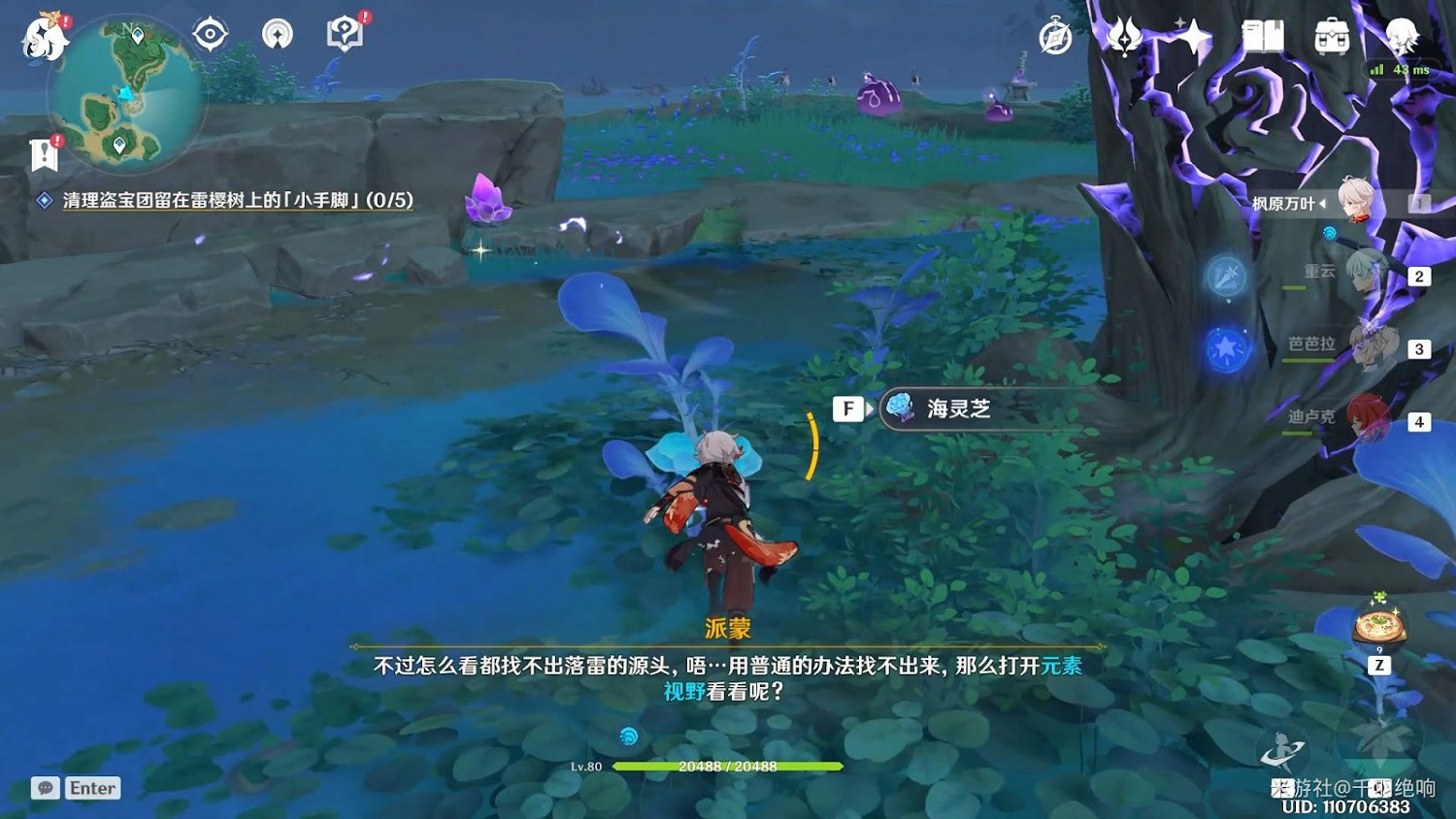Click the quest navigation tracker icon
1456x819 pixels.
click(210, 32)
